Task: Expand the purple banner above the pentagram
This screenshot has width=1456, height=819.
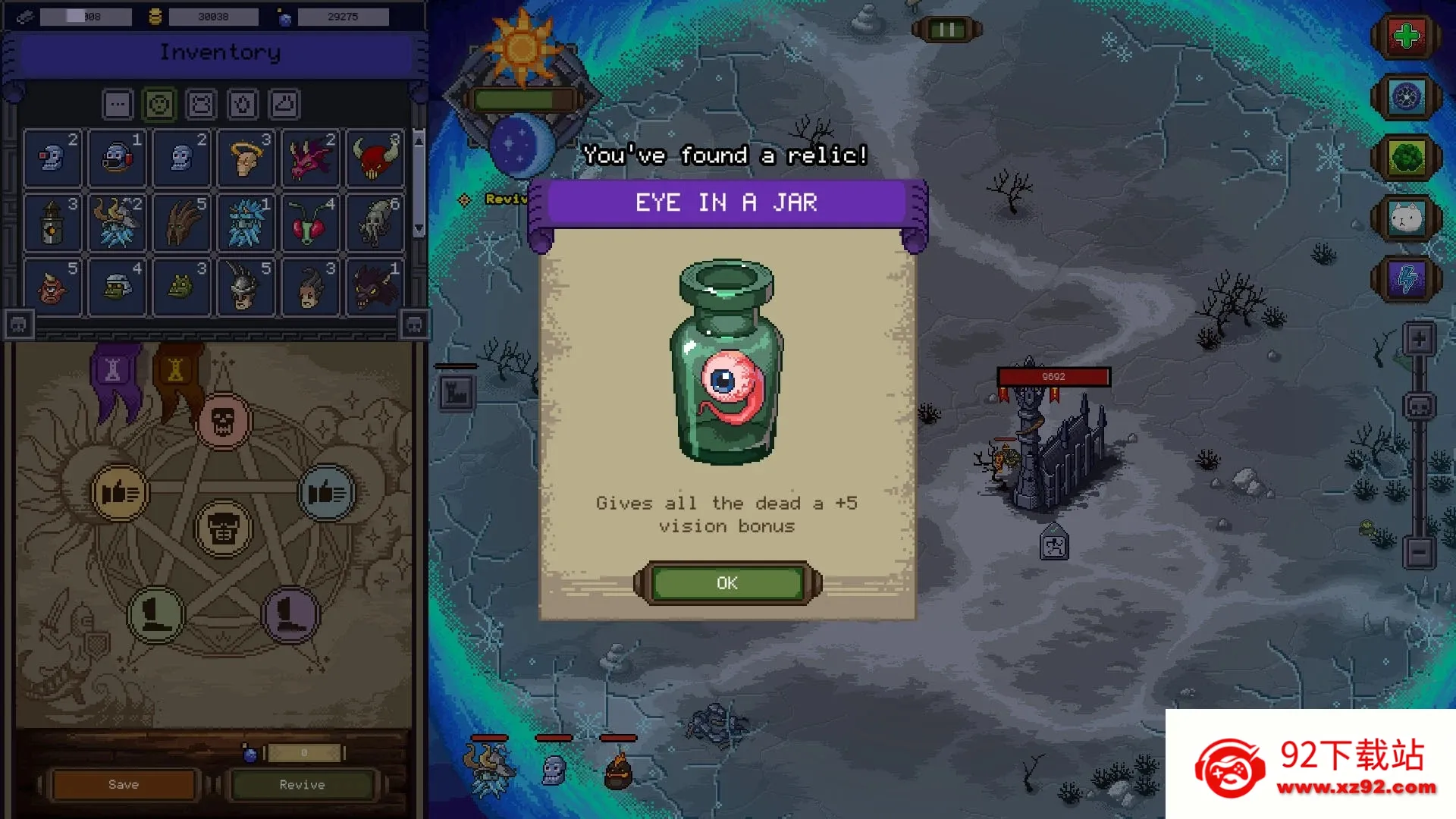Action: (112, 369)
